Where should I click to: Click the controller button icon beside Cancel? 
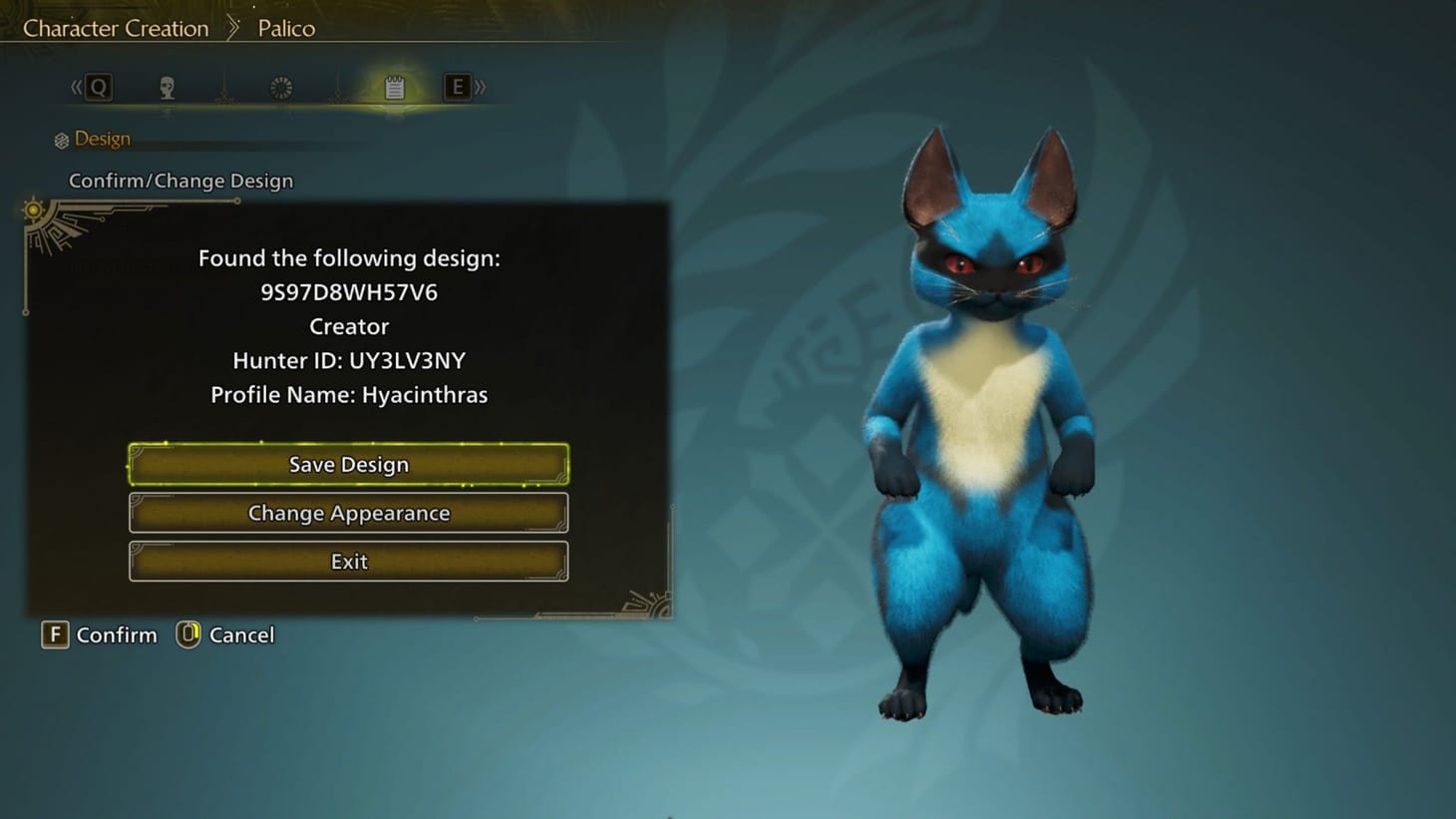click(187, 634)
